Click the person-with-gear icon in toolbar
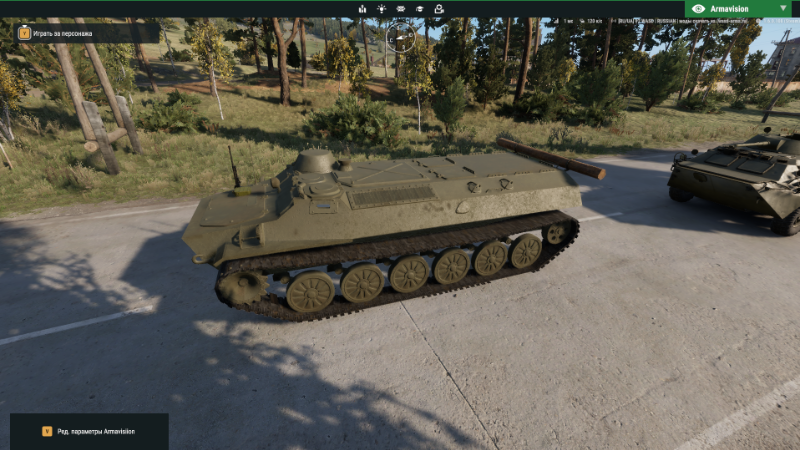 click(441, 9)
